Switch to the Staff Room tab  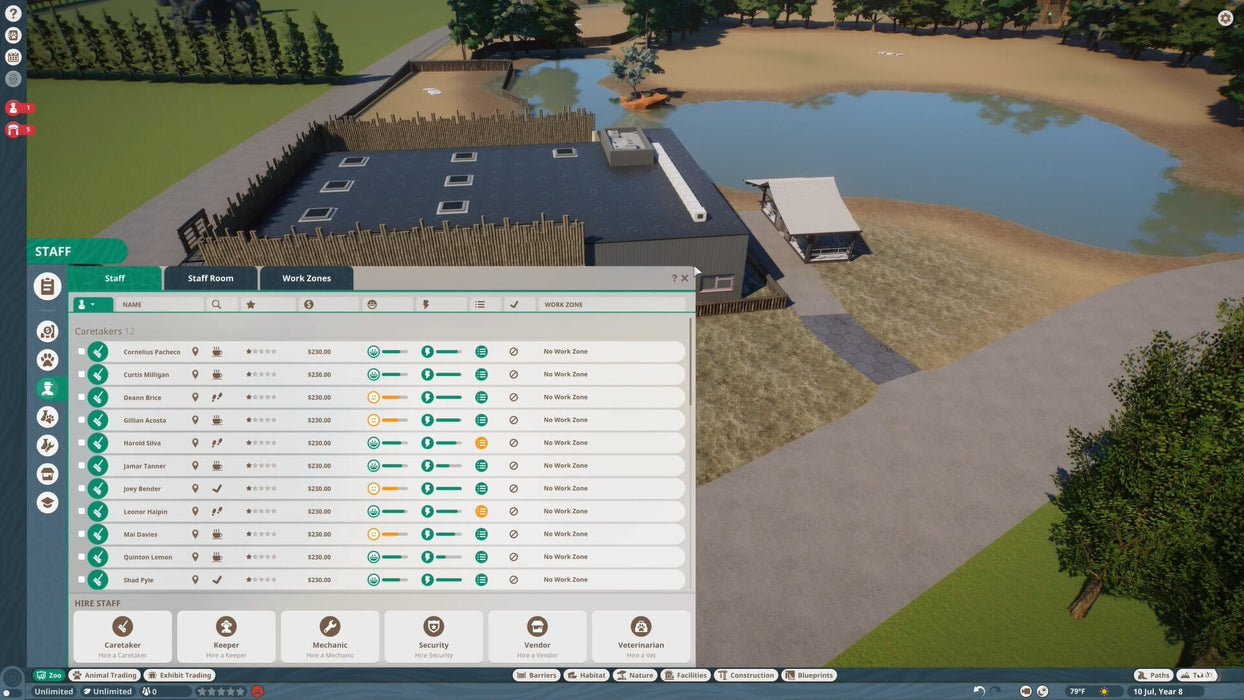210,278
